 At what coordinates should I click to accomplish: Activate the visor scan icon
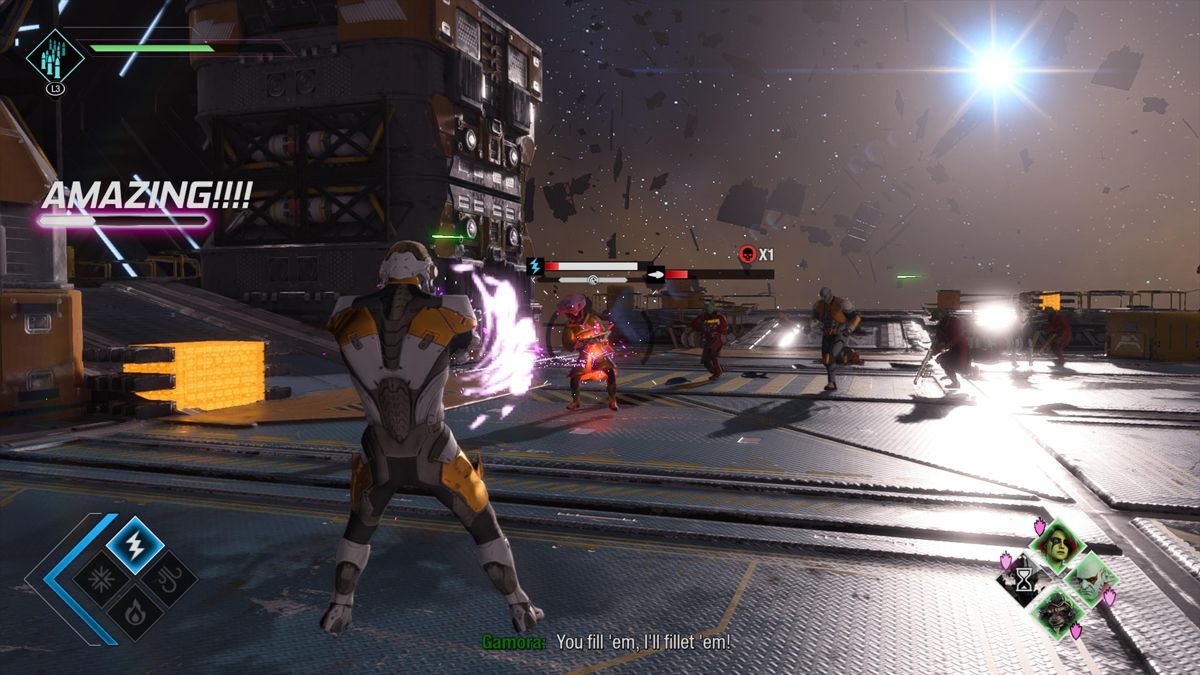tap(55, 54)
